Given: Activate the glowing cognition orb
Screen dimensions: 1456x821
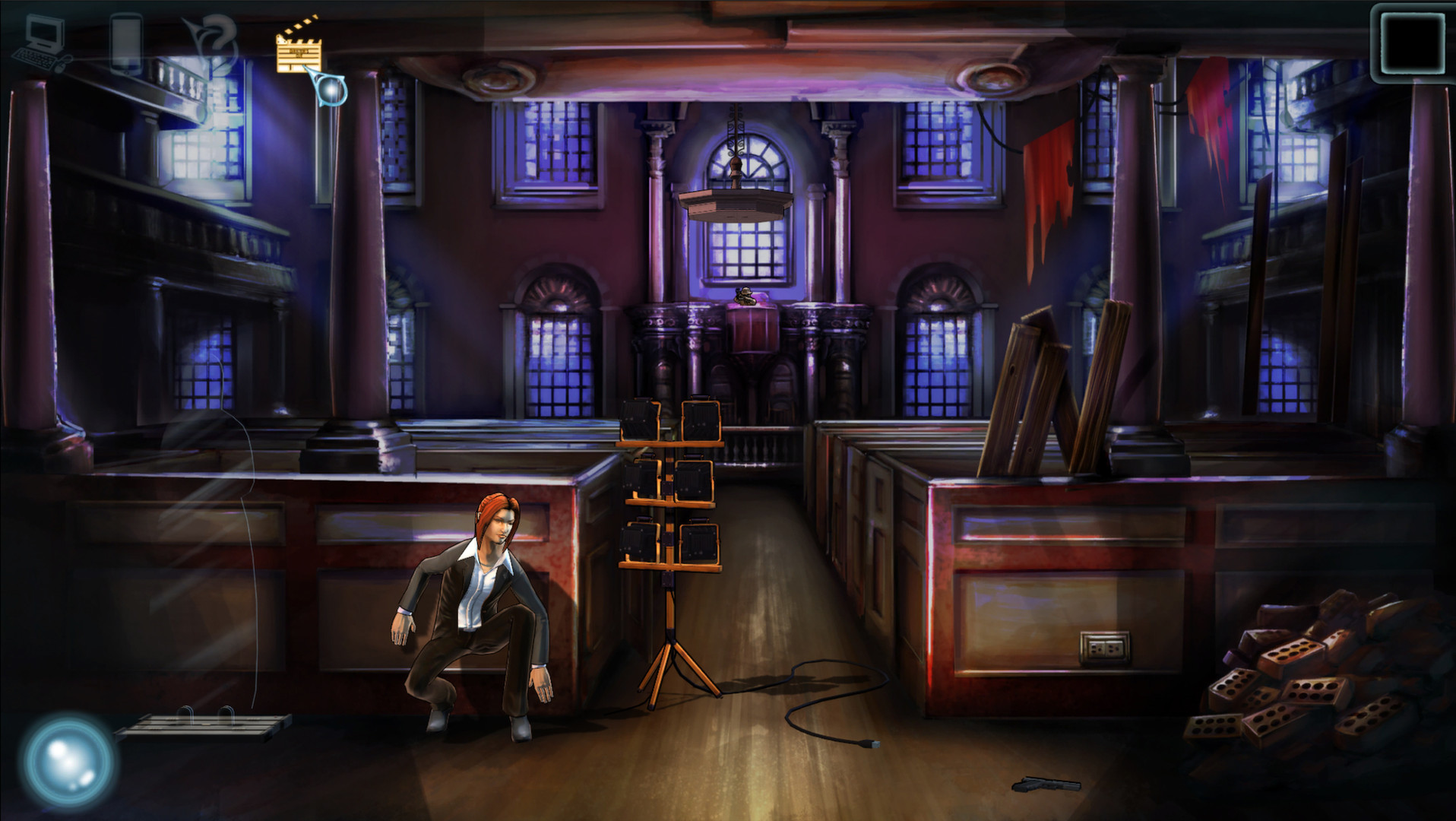Looking at the screenshot, I should tap(65, 760).
